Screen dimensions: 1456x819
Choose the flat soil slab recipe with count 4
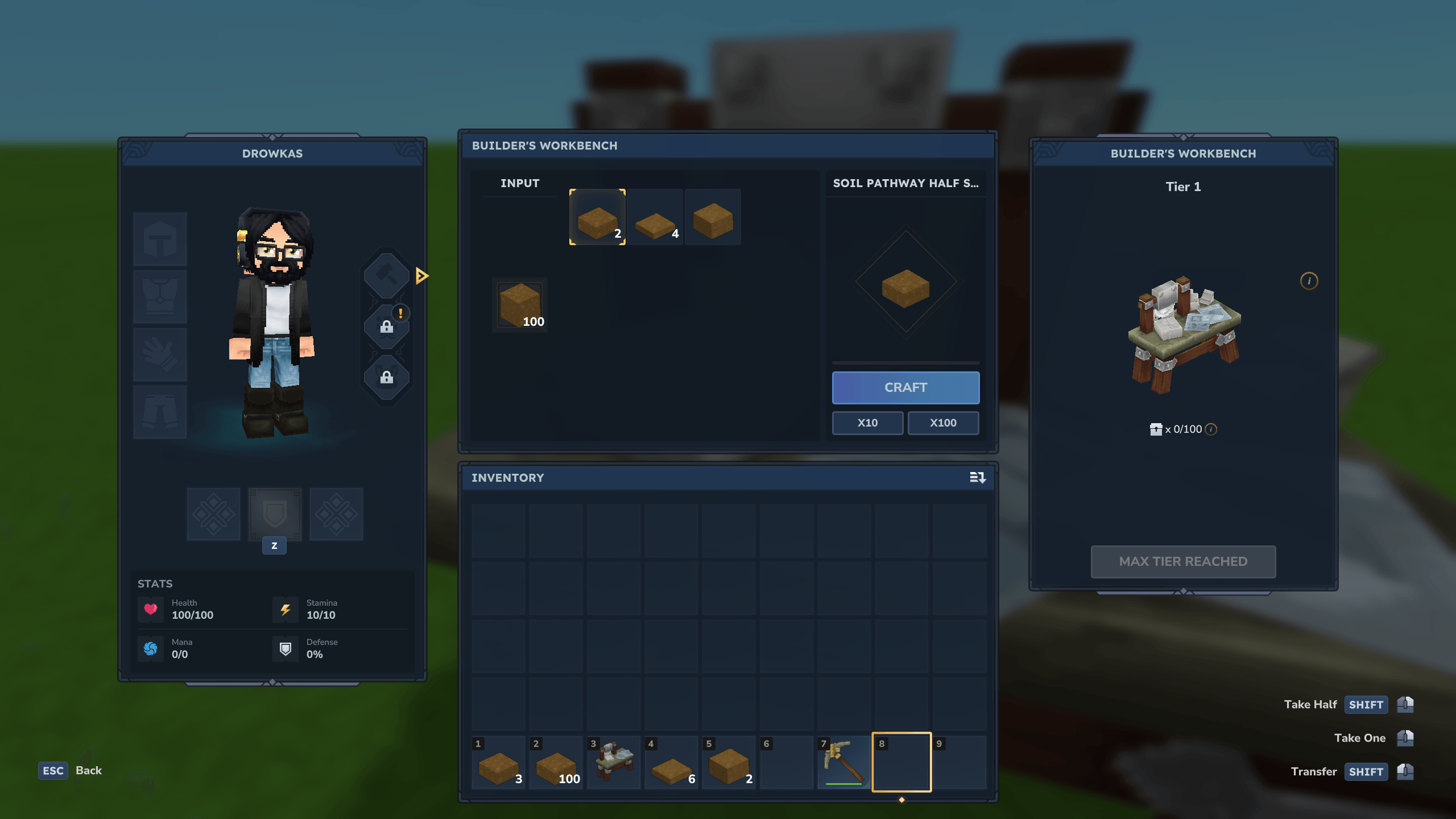[x=655, y=217]
